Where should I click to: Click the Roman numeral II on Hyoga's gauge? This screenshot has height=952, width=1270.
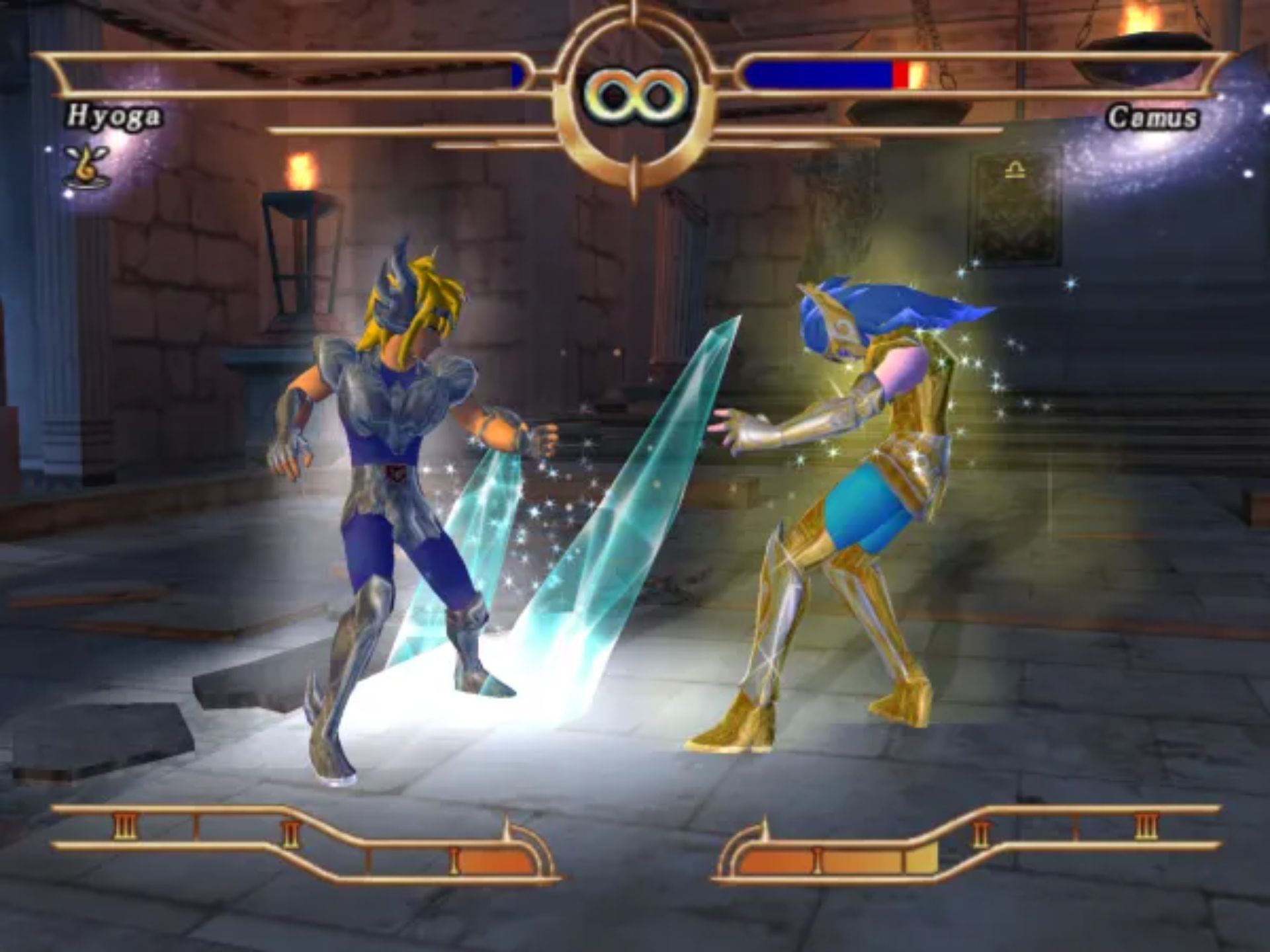(291, 835)
